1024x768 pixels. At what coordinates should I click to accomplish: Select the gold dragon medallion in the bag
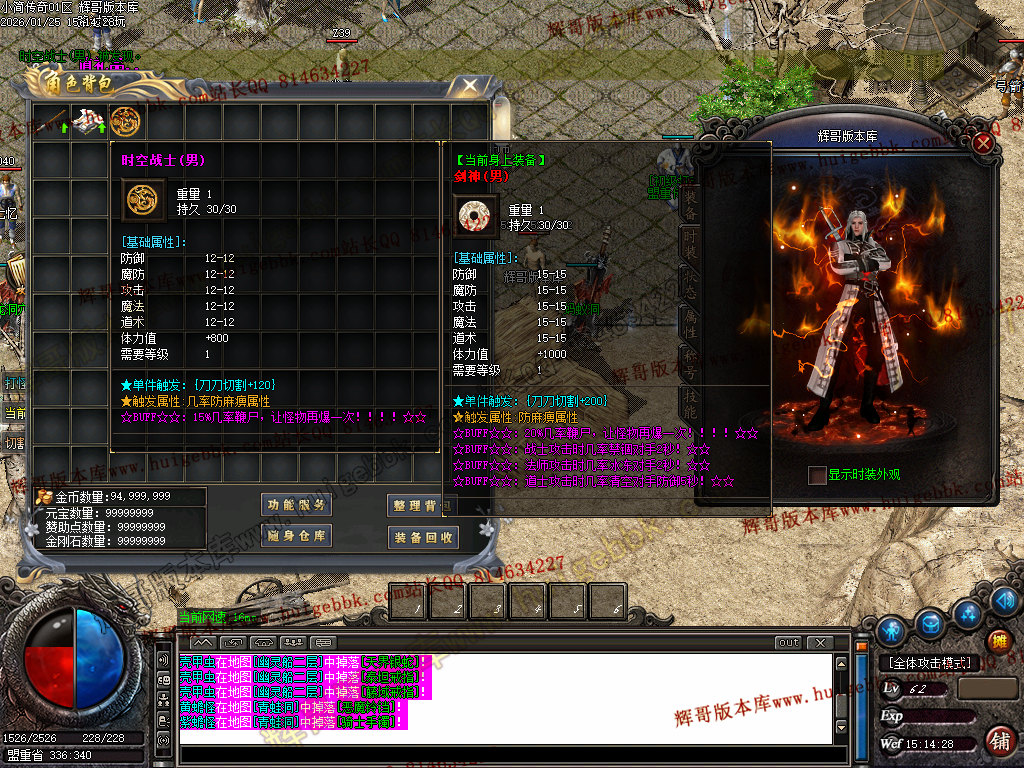click(125, 120)
